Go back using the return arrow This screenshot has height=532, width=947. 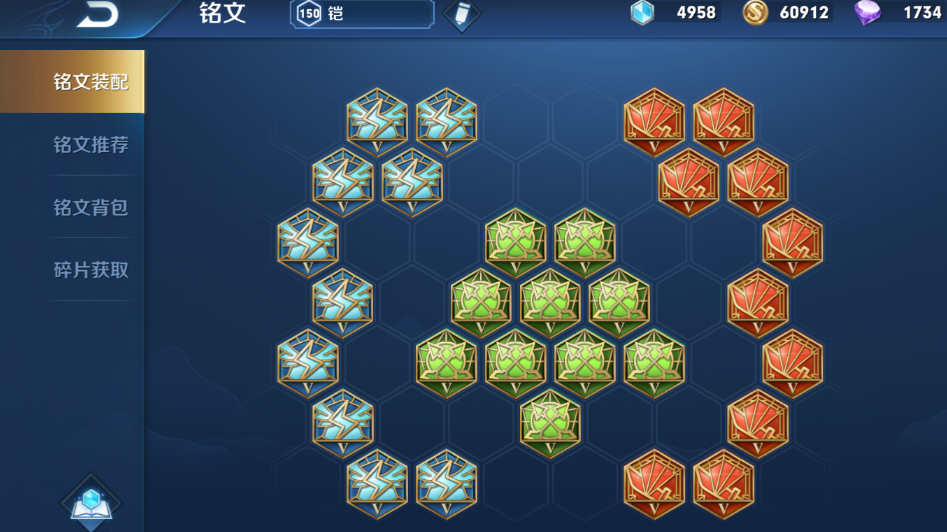click(x=97, y=13)
